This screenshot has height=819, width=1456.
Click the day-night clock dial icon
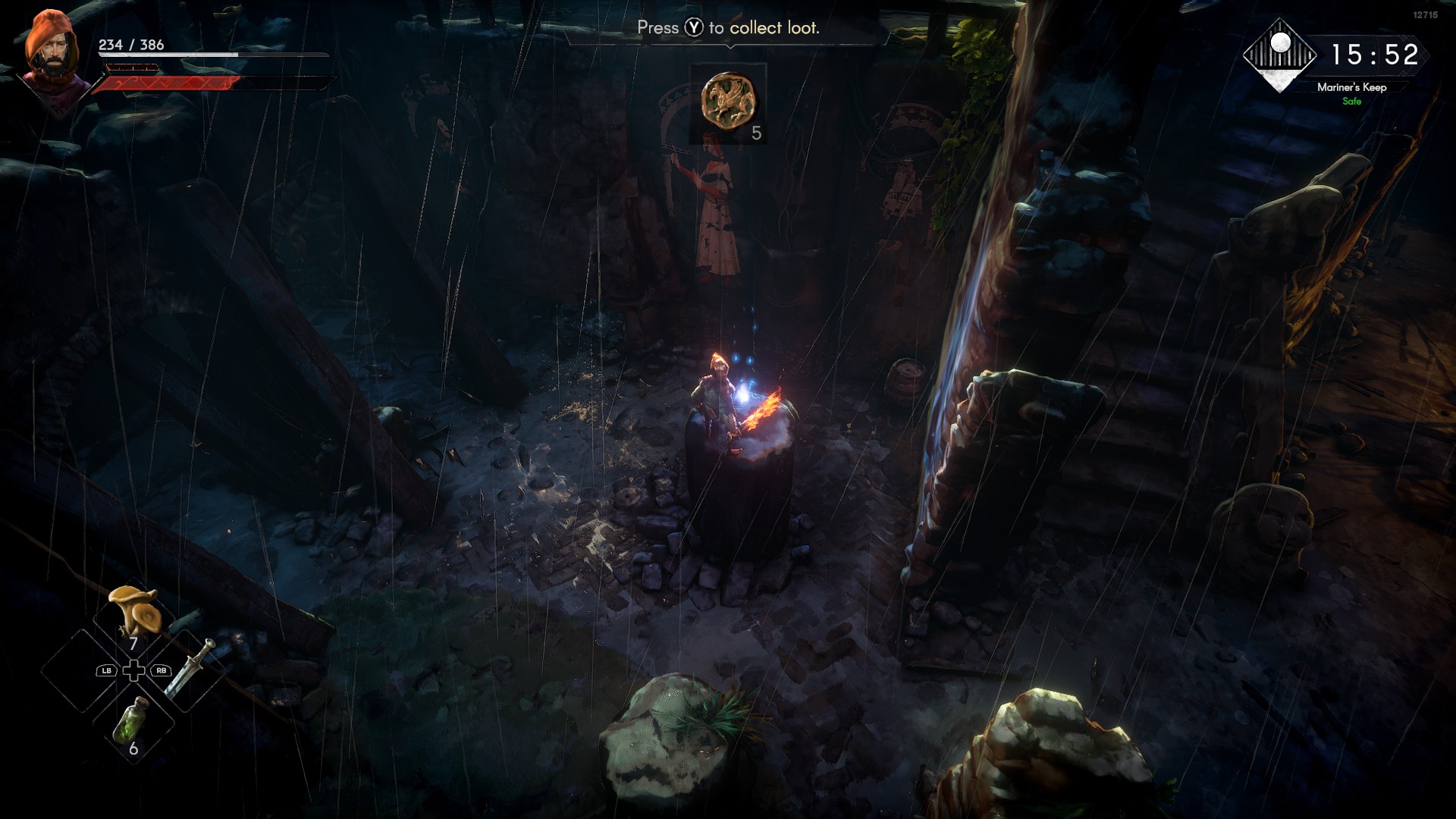point(1280,55)
